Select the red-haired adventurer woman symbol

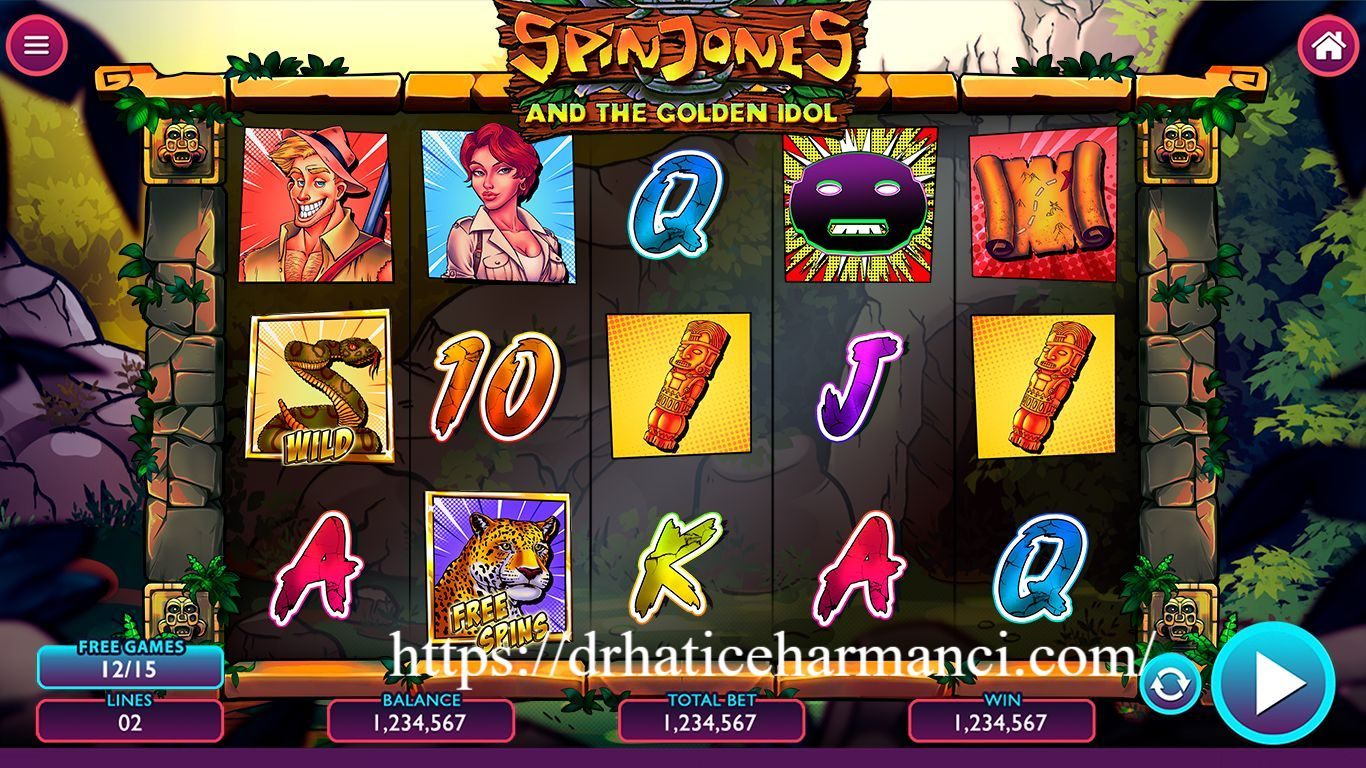tap(498, 204)
